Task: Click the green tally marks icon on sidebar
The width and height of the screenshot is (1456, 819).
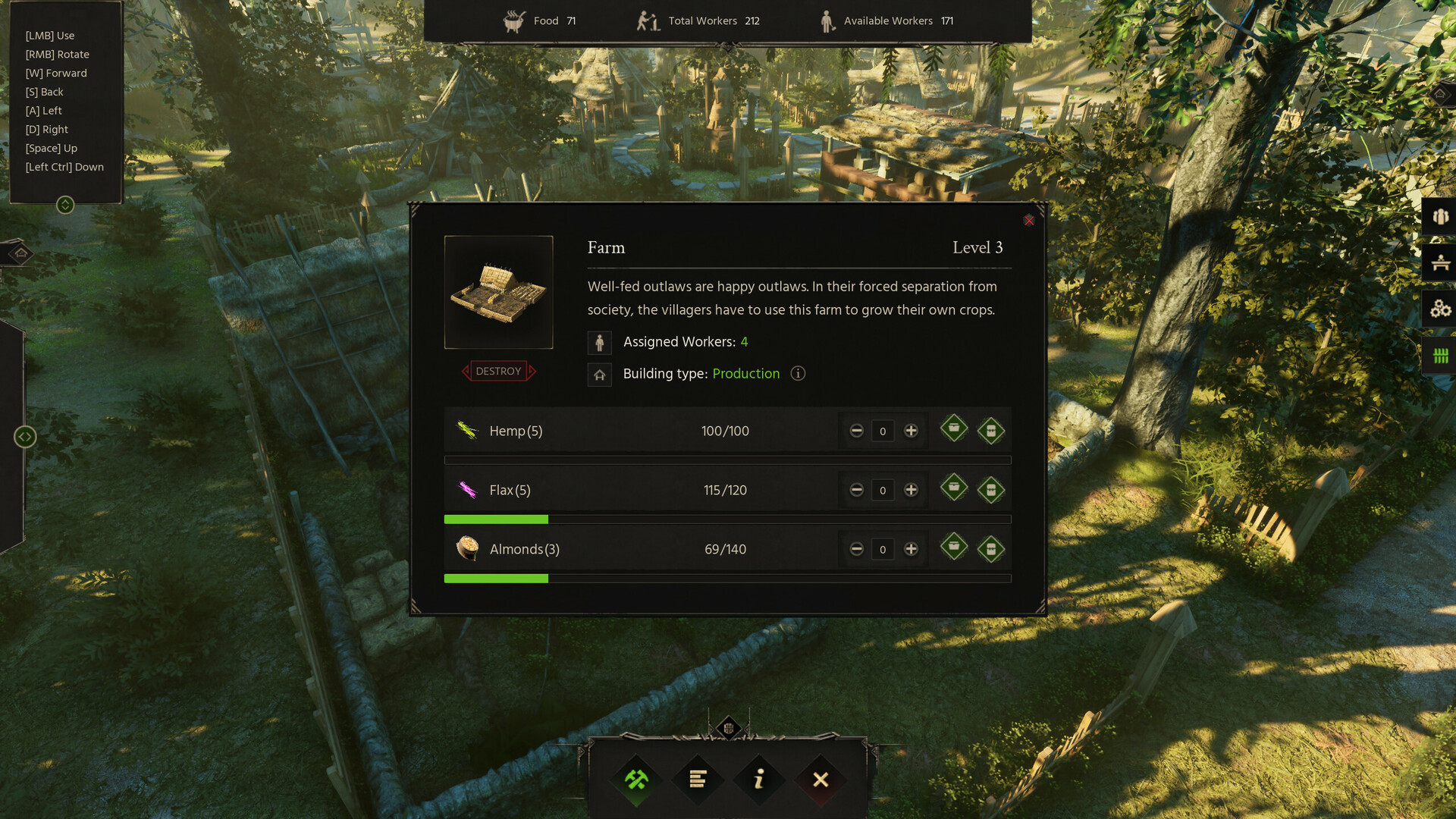Action: pyautogui.click(x=1439, y=355)
